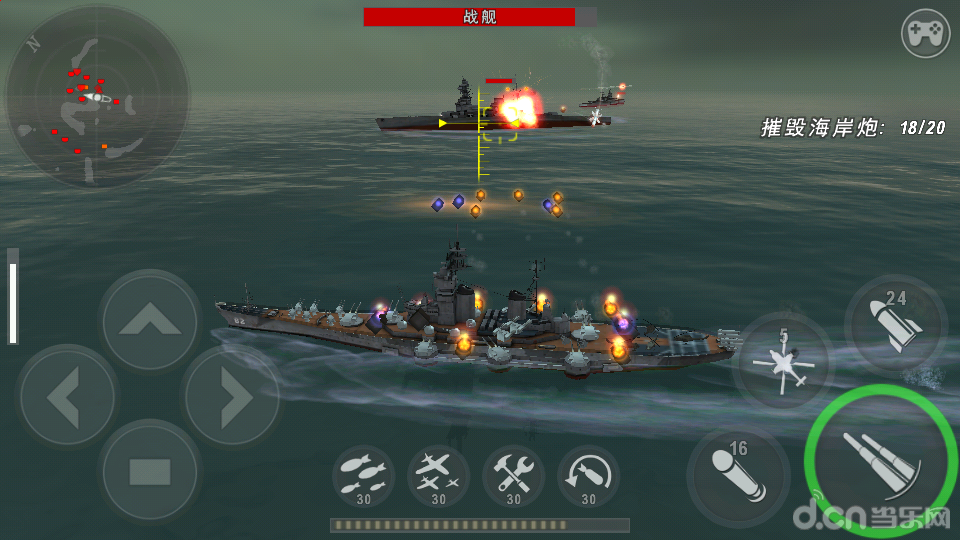Screen dimensions: 960x540
Task: Turn the ship with the right arrow
Action: [233, 396]
